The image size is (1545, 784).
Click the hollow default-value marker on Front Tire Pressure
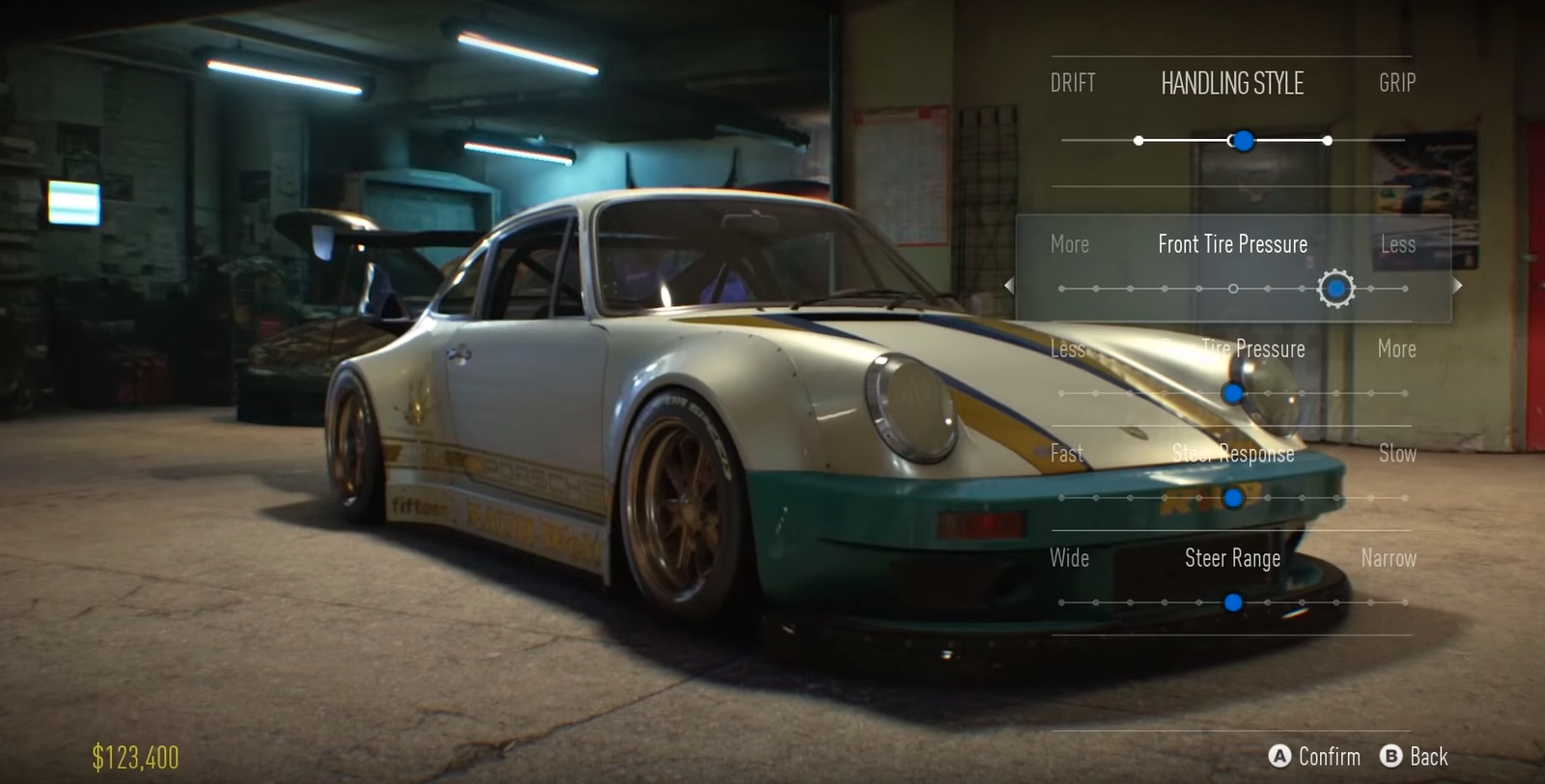(x=1233, y=288)
